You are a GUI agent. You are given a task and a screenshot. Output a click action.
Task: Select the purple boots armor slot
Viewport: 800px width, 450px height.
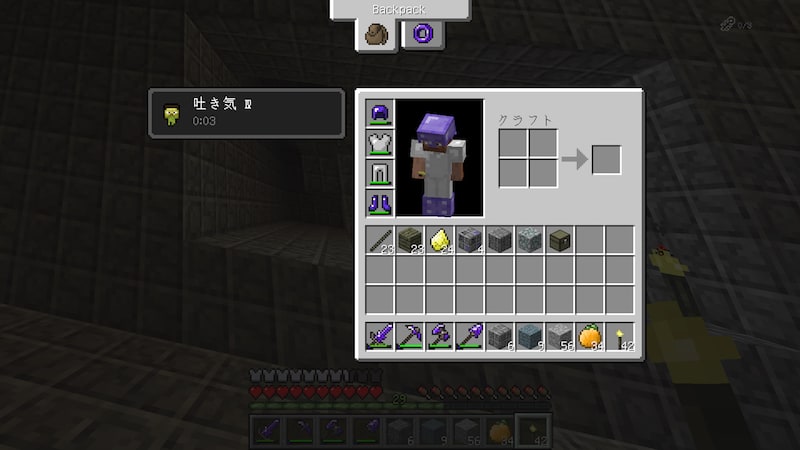[380, 203]
